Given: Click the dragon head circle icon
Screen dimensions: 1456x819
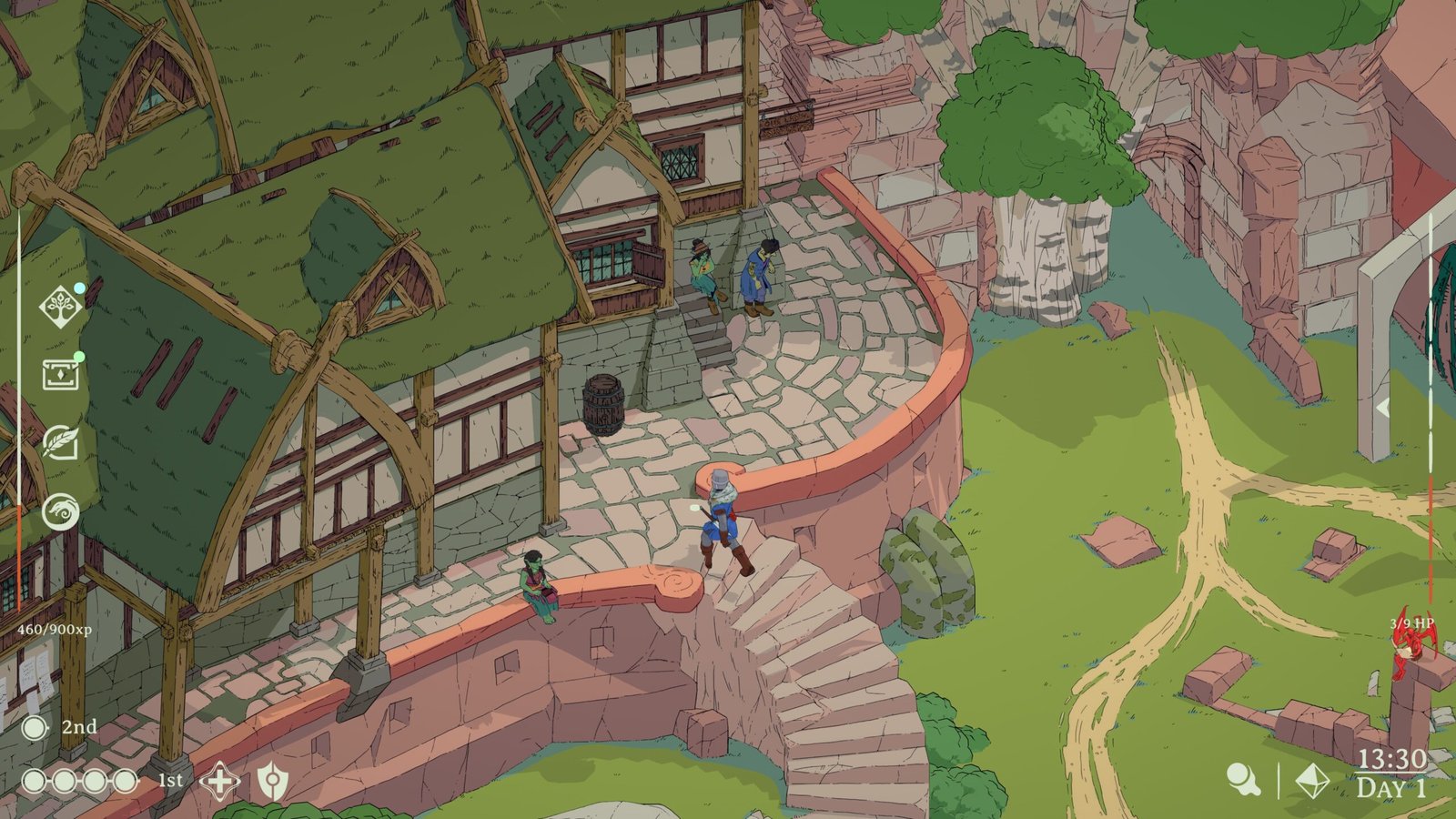Looking at the screenshot, I should (61, 511).
